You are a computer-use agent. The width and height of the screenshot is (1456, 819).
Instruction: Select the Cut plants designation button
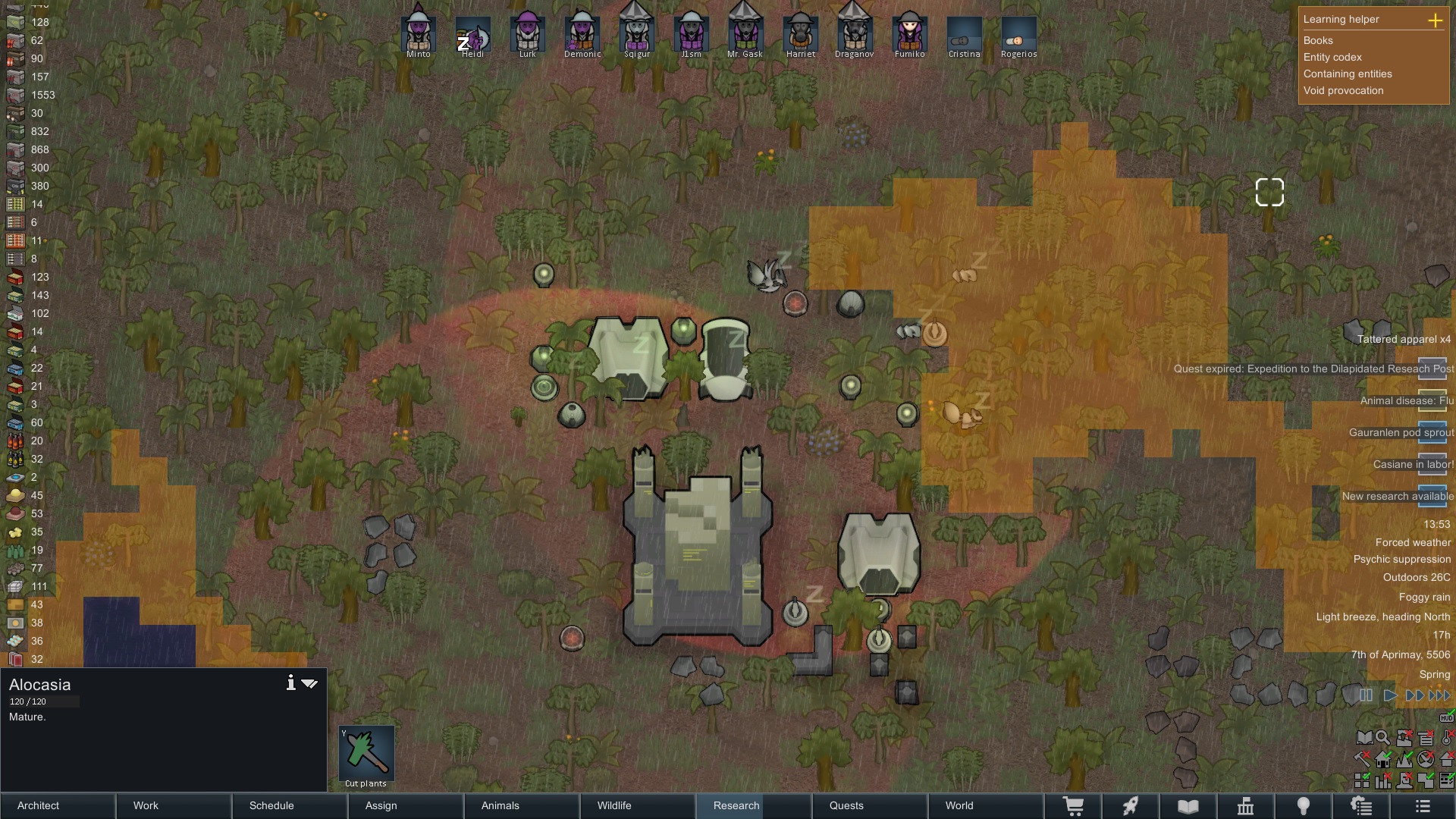click(366, 753)
